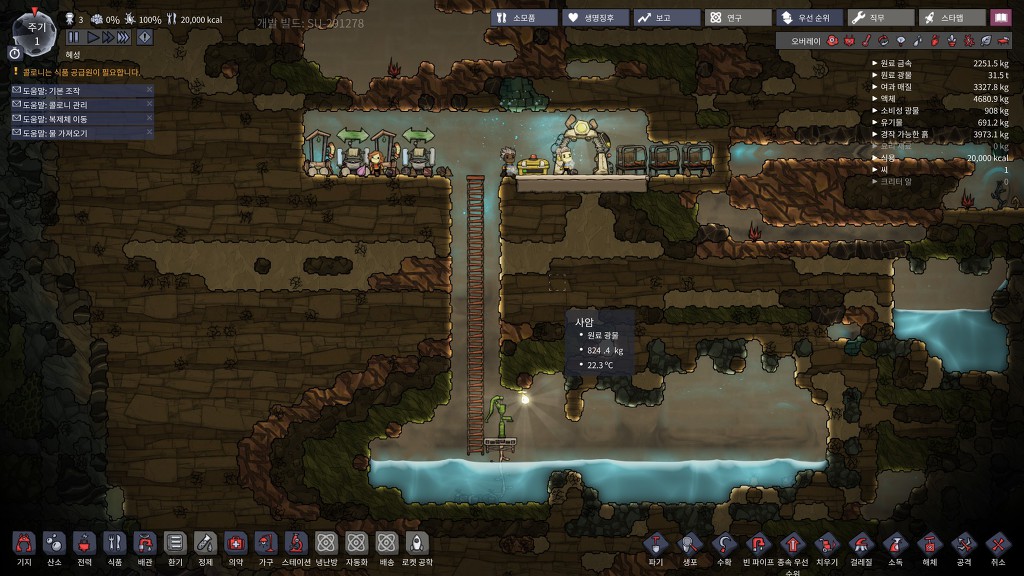Pause the game with the pause button
This screenshot has width=1024, height=576.
coord(73,37)
